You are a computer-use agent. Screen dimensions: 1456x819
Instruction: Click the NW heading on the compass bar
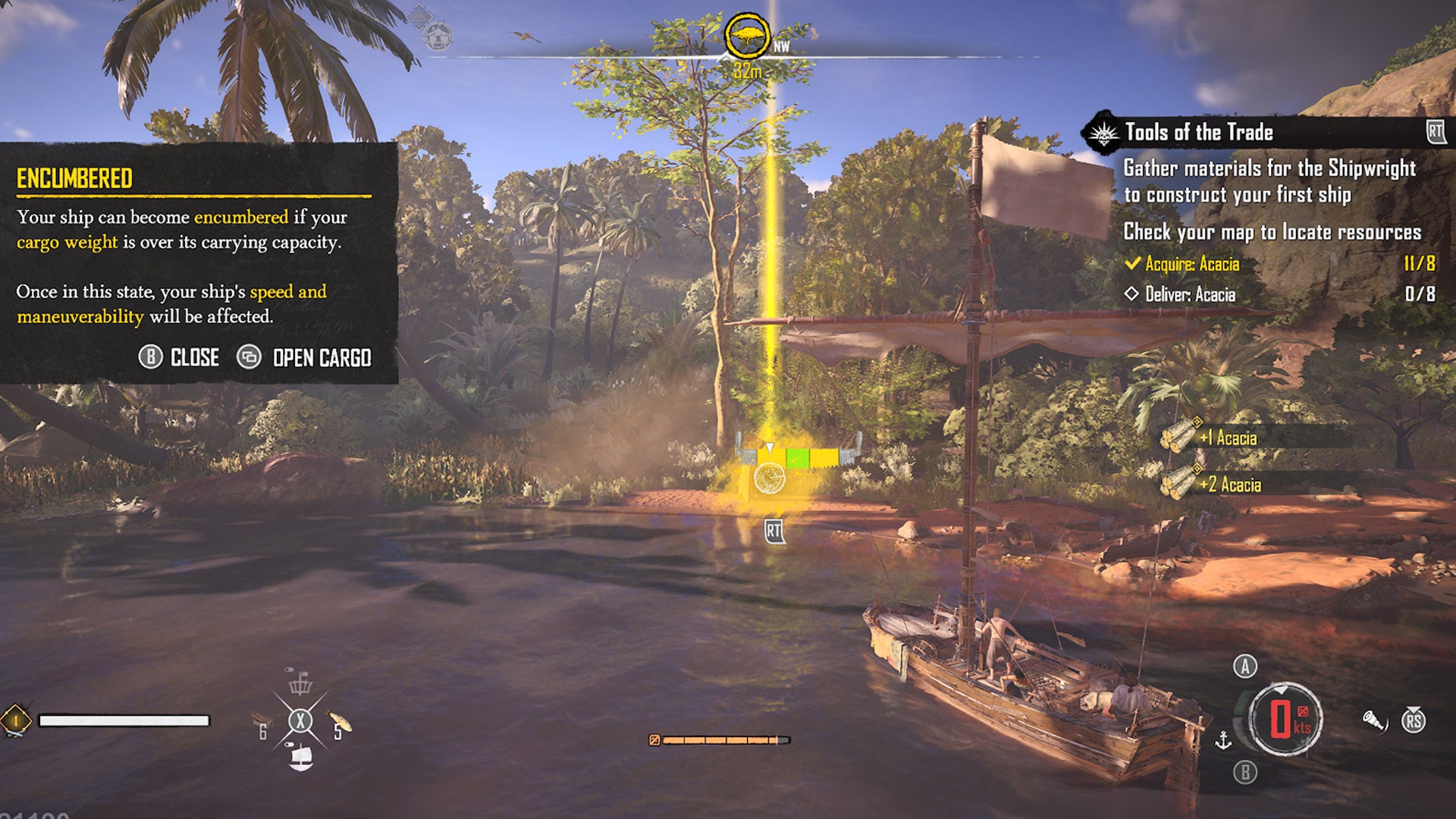click(780, 45)
